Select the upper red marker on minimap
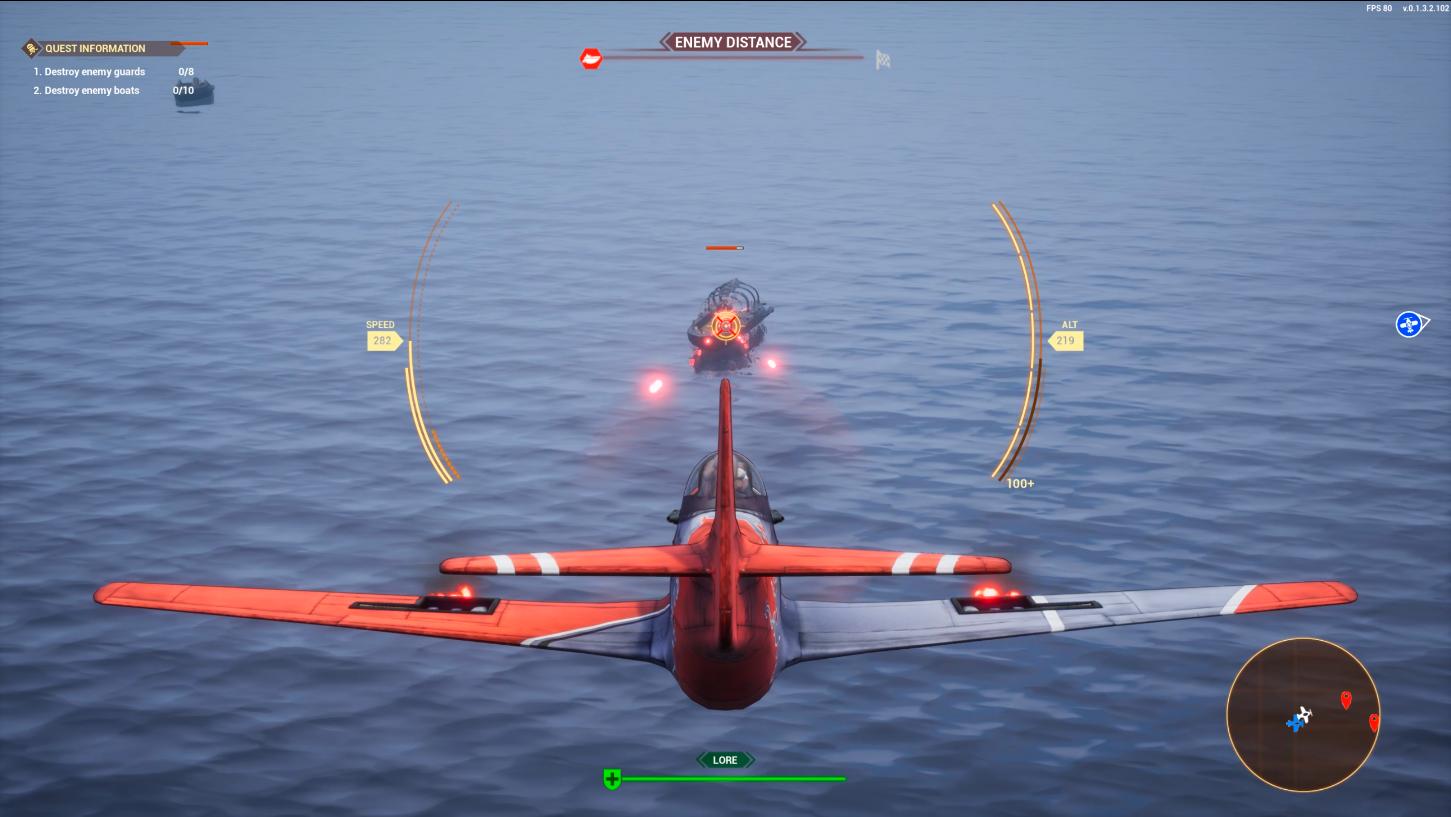 point(1346,699)
